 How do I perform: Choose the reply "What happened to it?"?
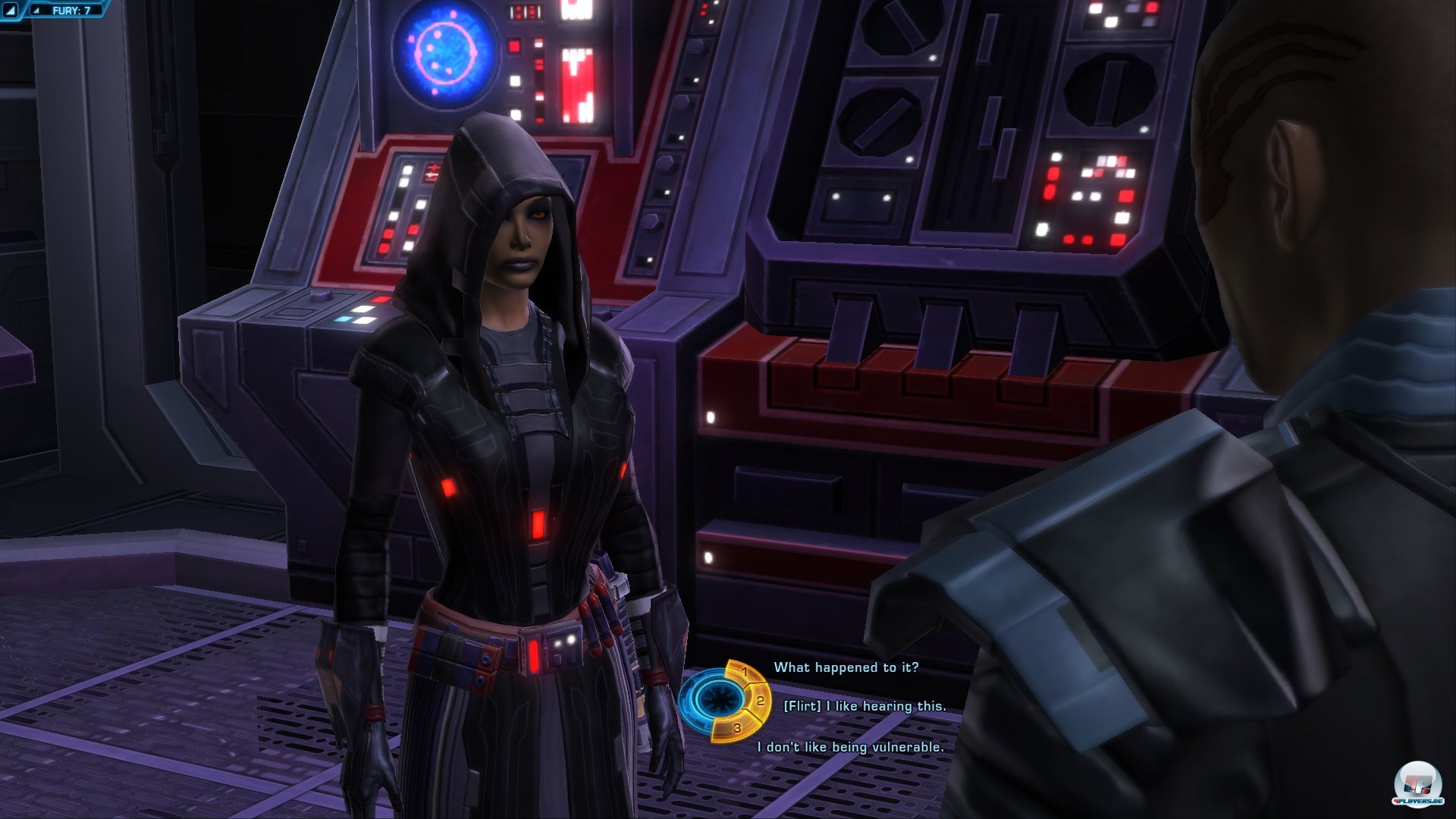point(846,667)
